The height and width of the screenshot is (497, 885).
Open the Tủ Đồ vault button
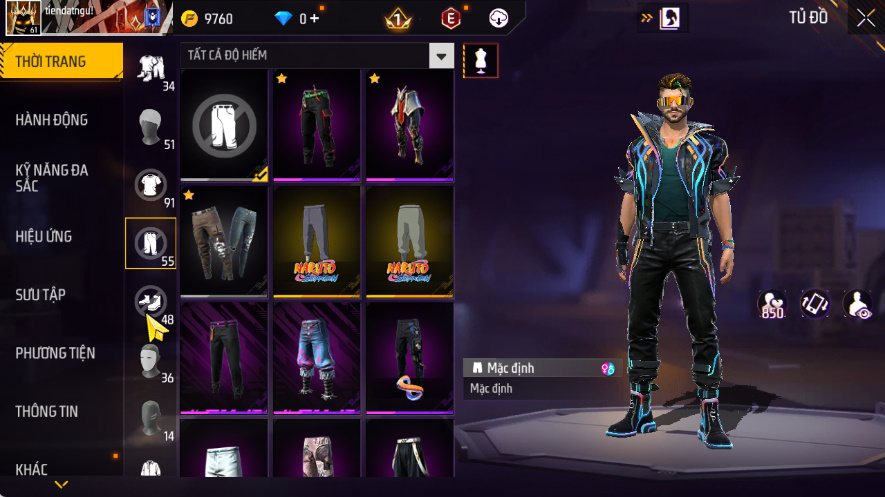pyautogui.click(x=808, y=17)
